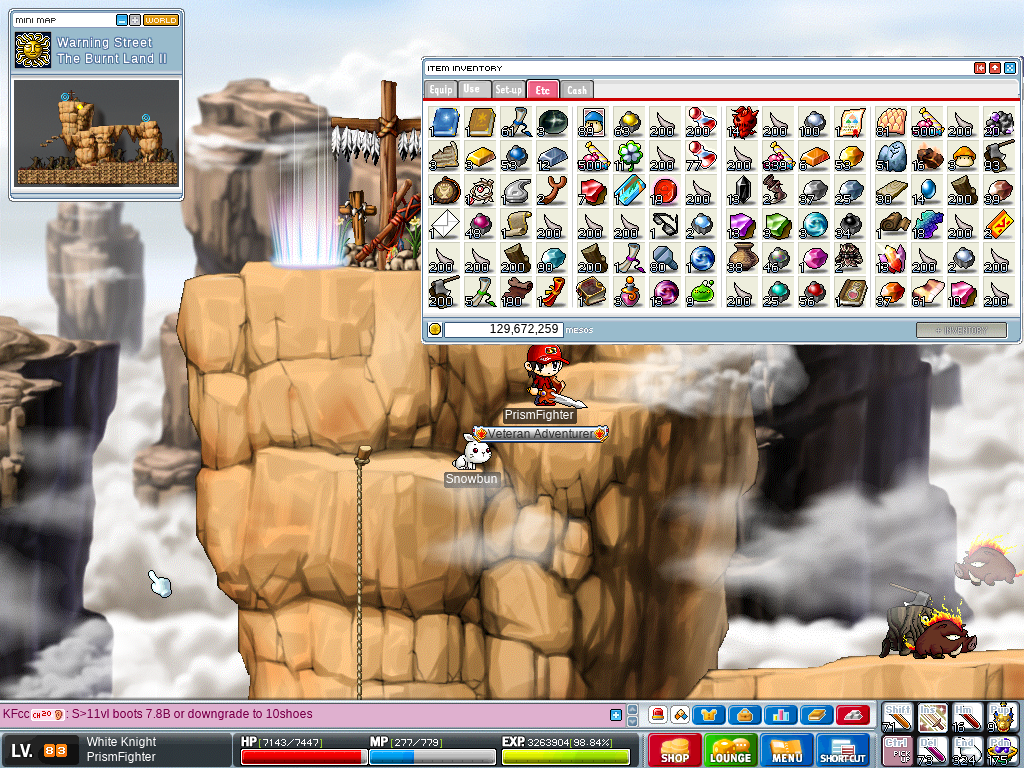Select the four-leaf clover item slot
Screen dimensions: 1024x768
pos(628,156)
